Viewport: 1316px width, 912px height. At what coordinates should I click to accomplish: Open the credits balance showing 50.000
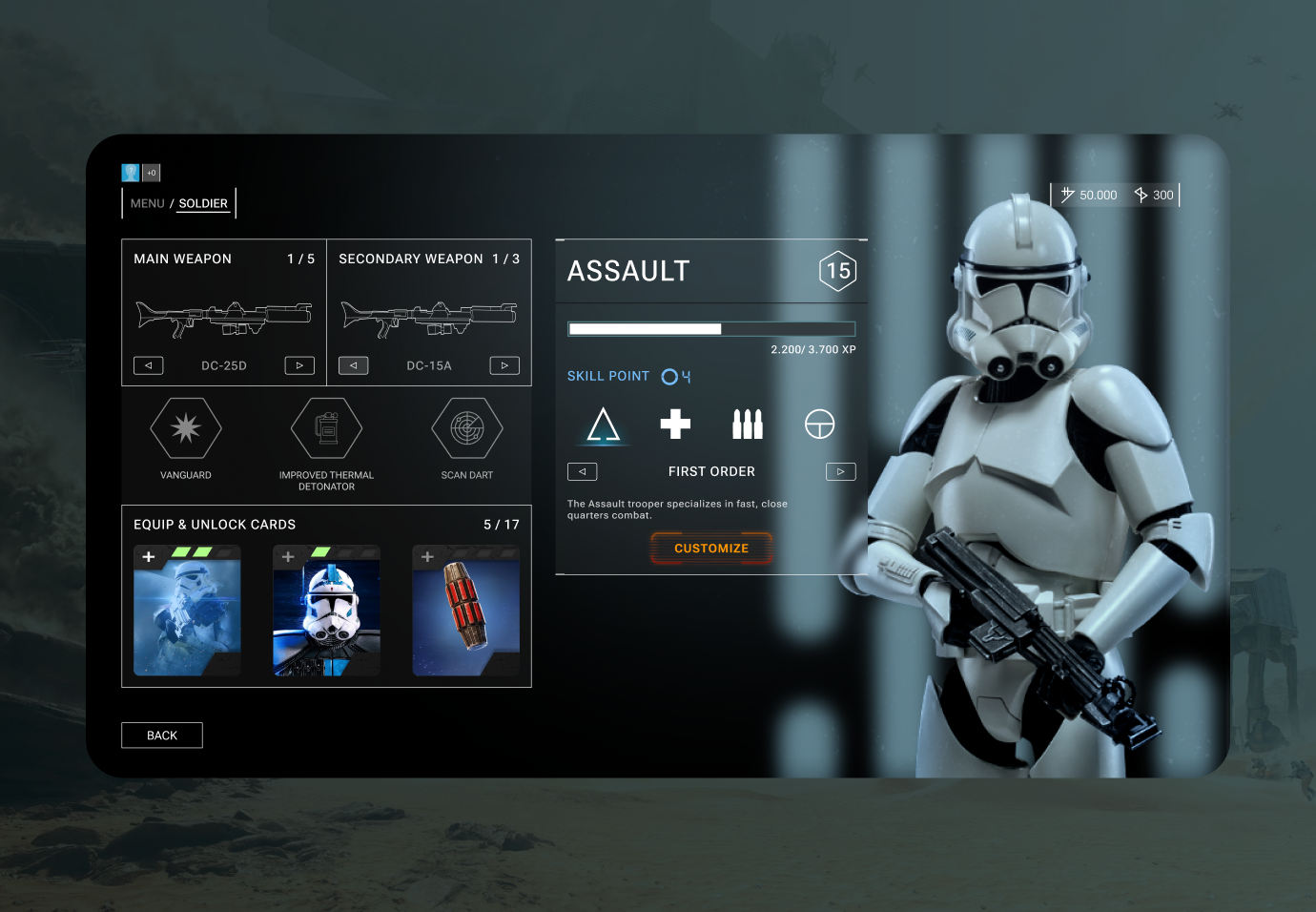pos(1090,195)
